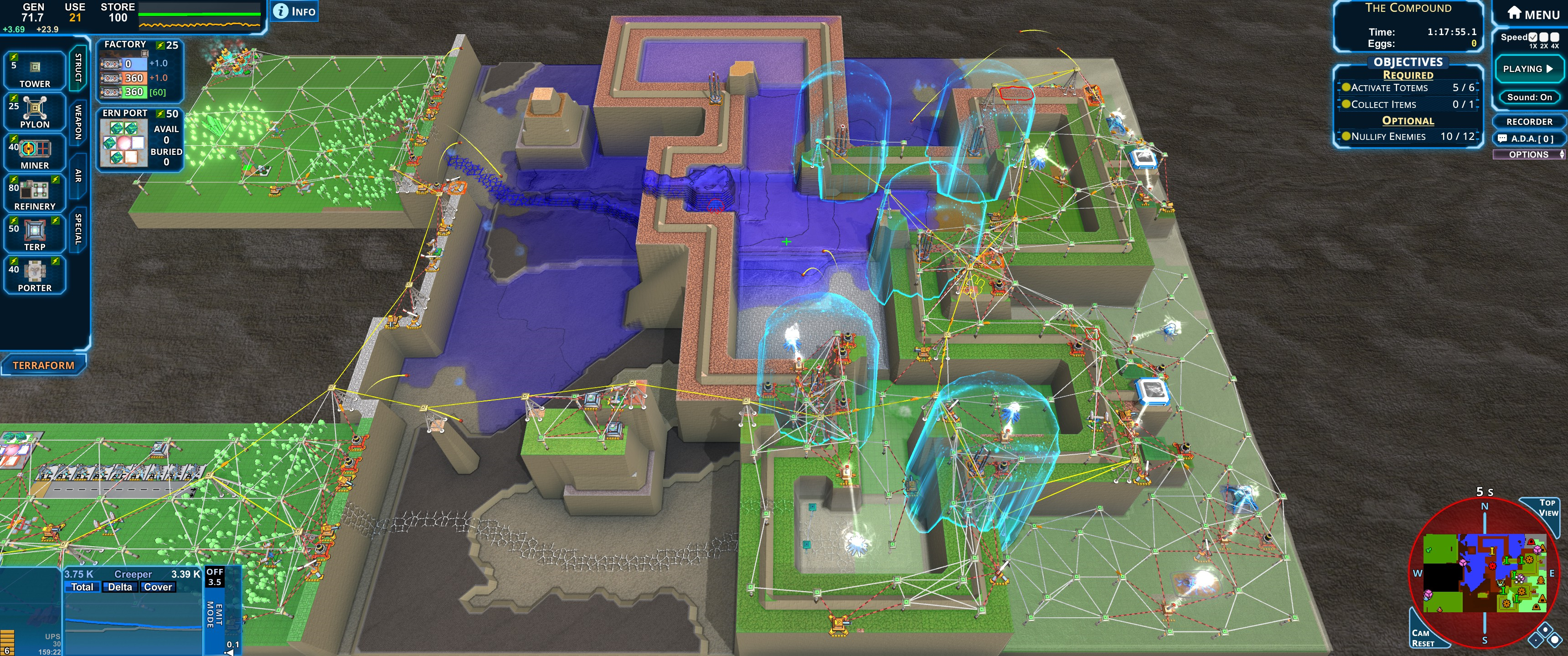Switch to the Special tab

click(78, 229)
